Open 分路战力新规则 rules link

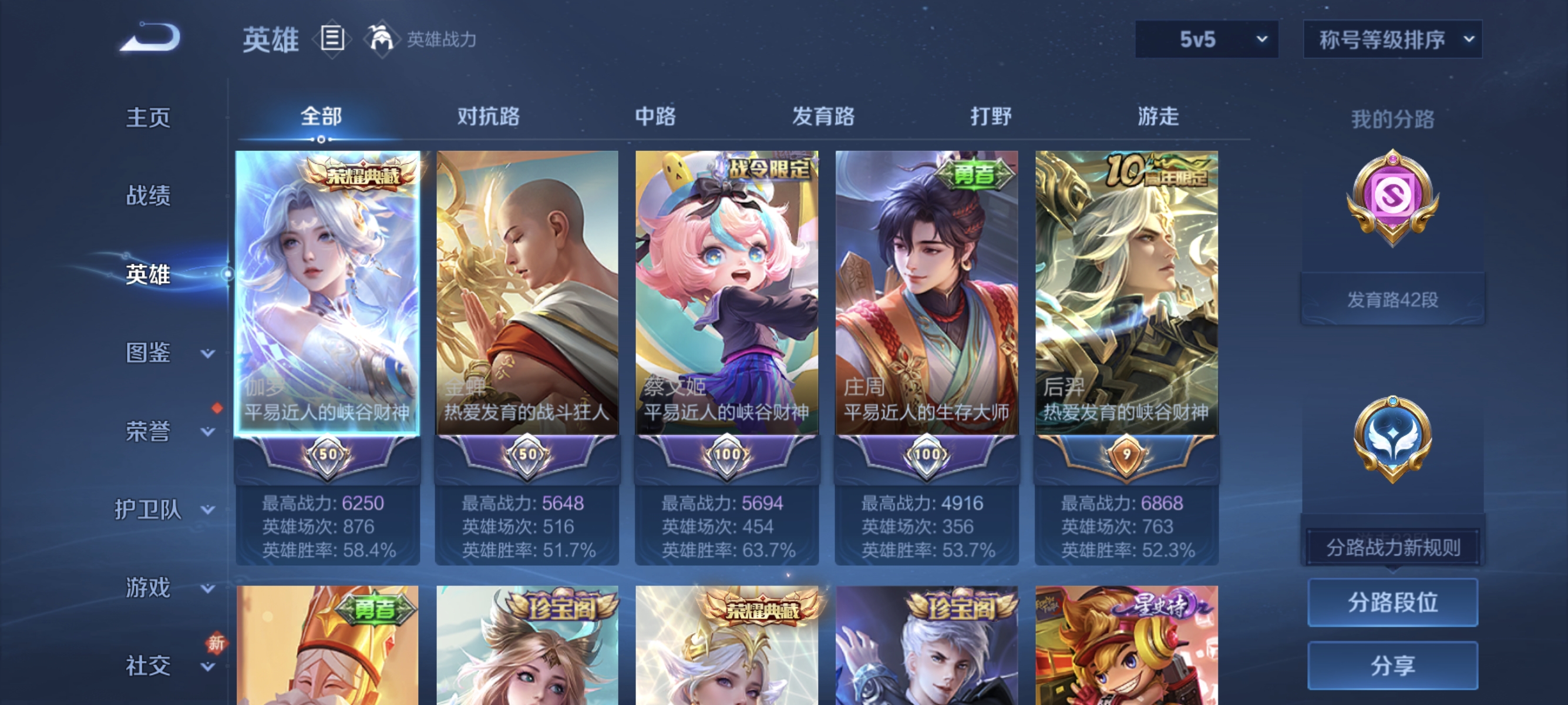coord(1392,546)
